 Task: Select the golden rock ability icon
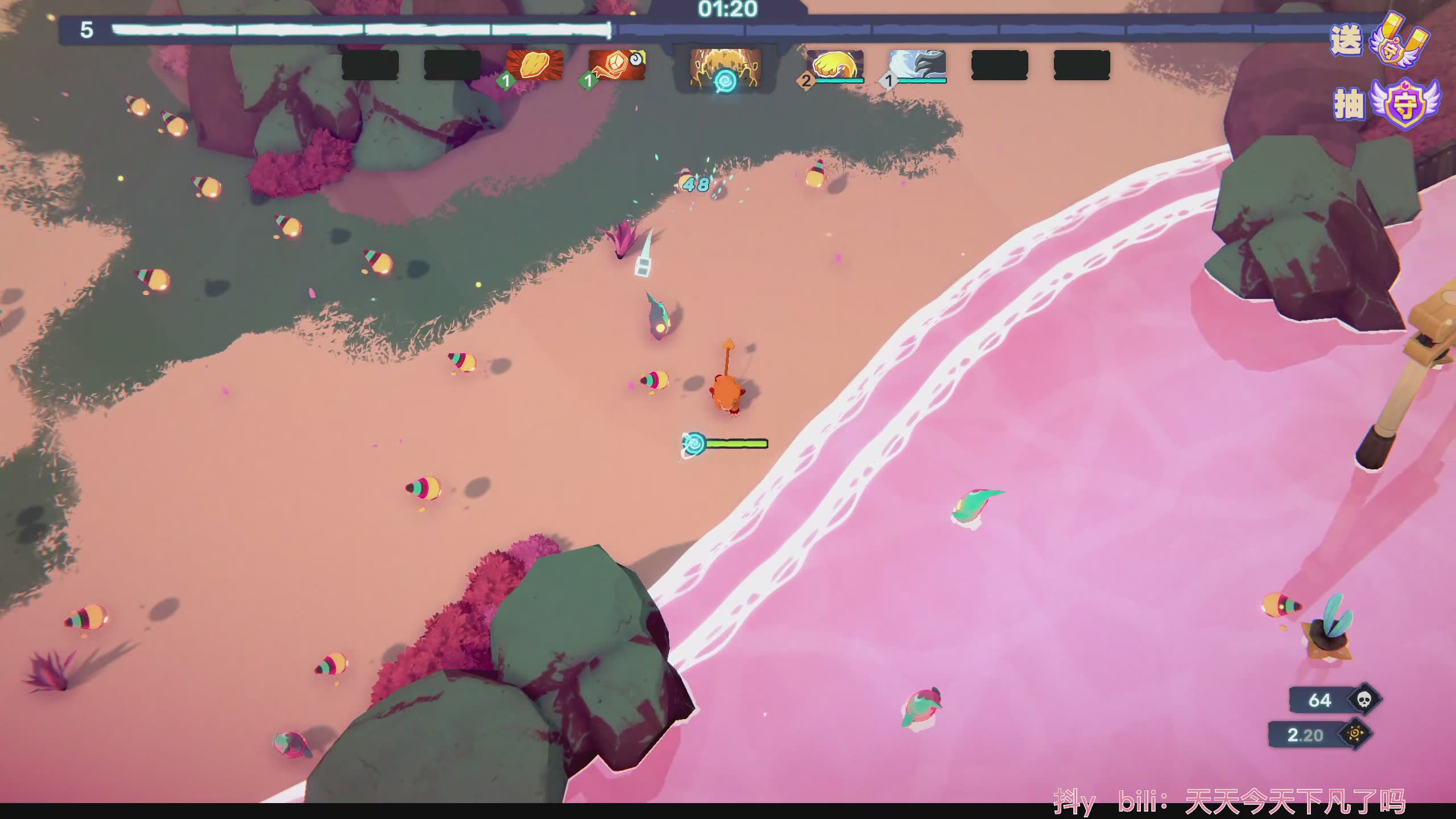pyautogui.click(x=534, y=65)
